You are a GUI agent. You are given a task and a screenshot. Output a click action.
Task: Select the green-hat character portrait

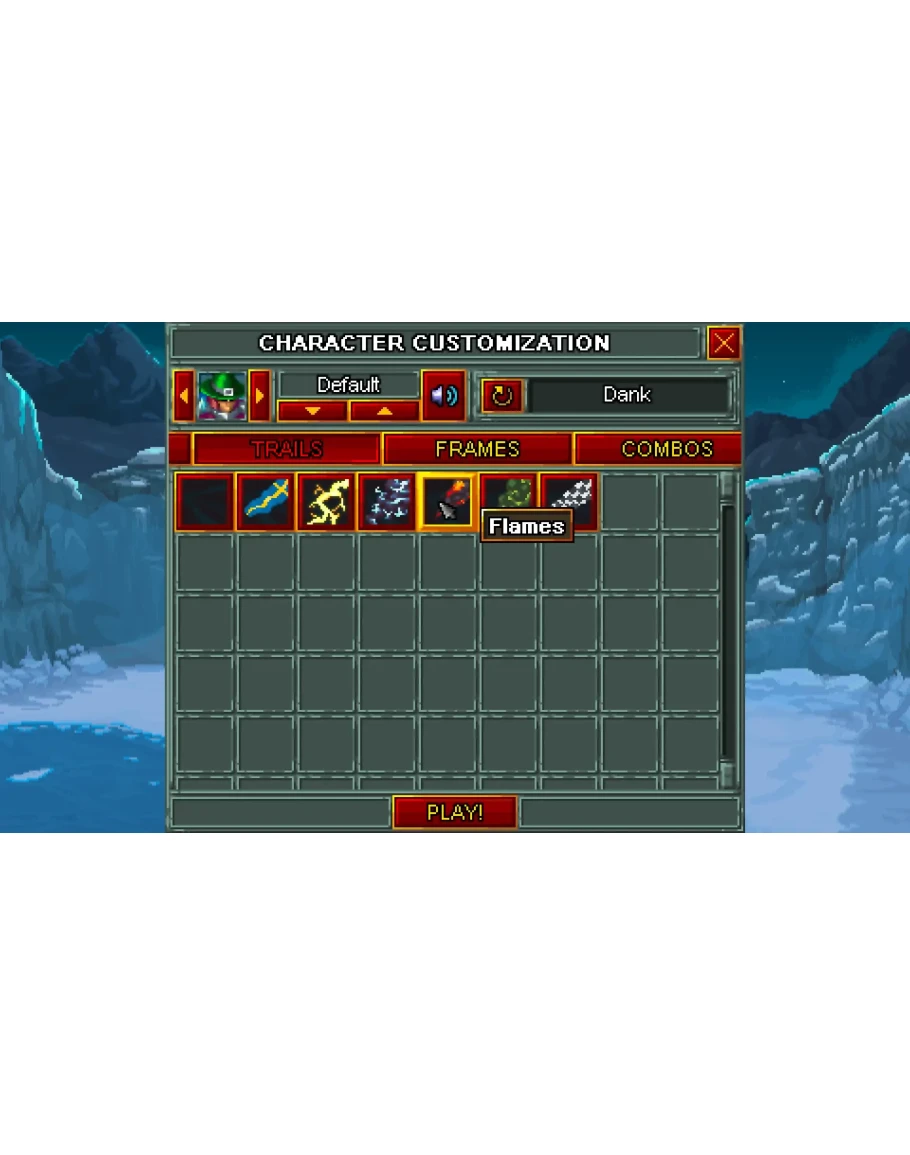click(221, 396)
